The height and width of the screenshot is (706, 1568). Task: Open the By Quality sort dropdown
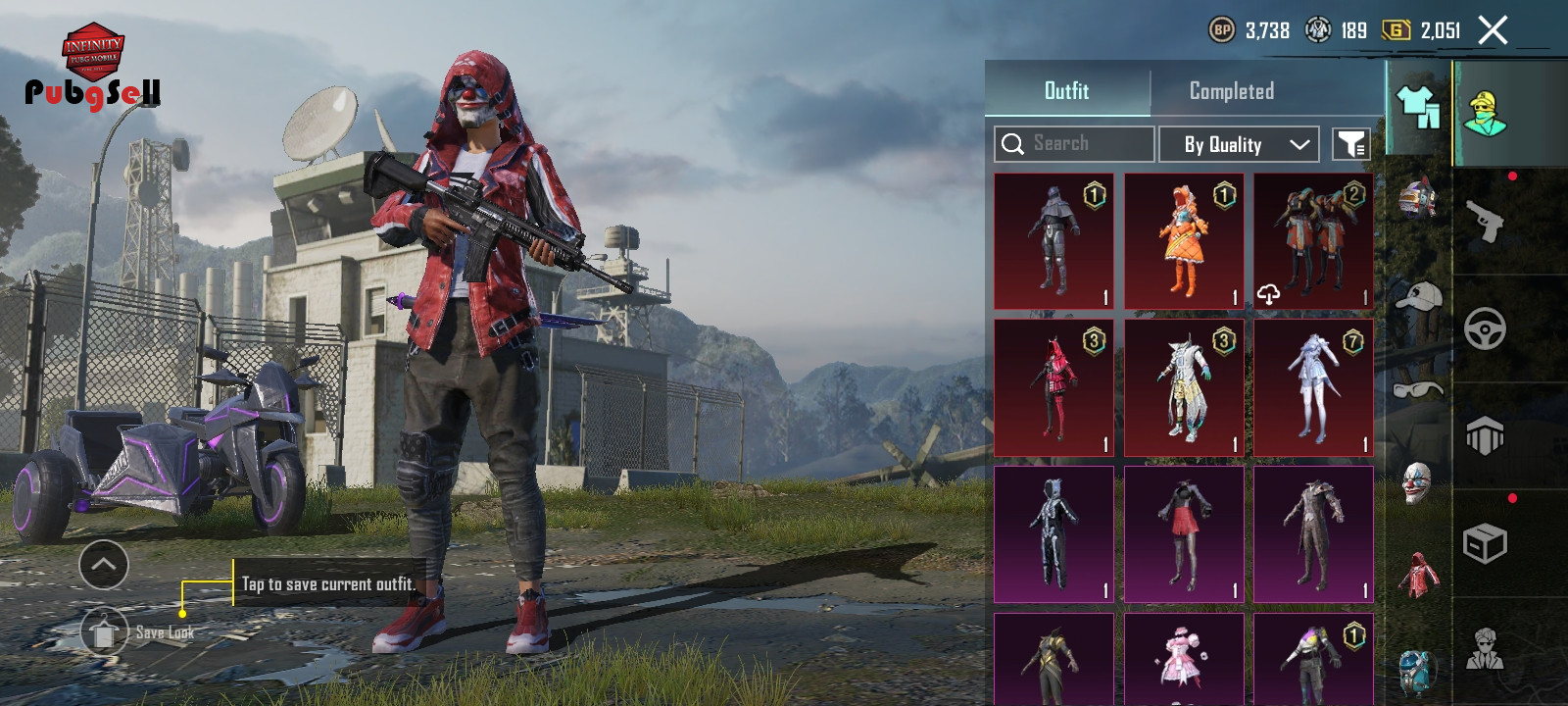tap(1239, 144)
